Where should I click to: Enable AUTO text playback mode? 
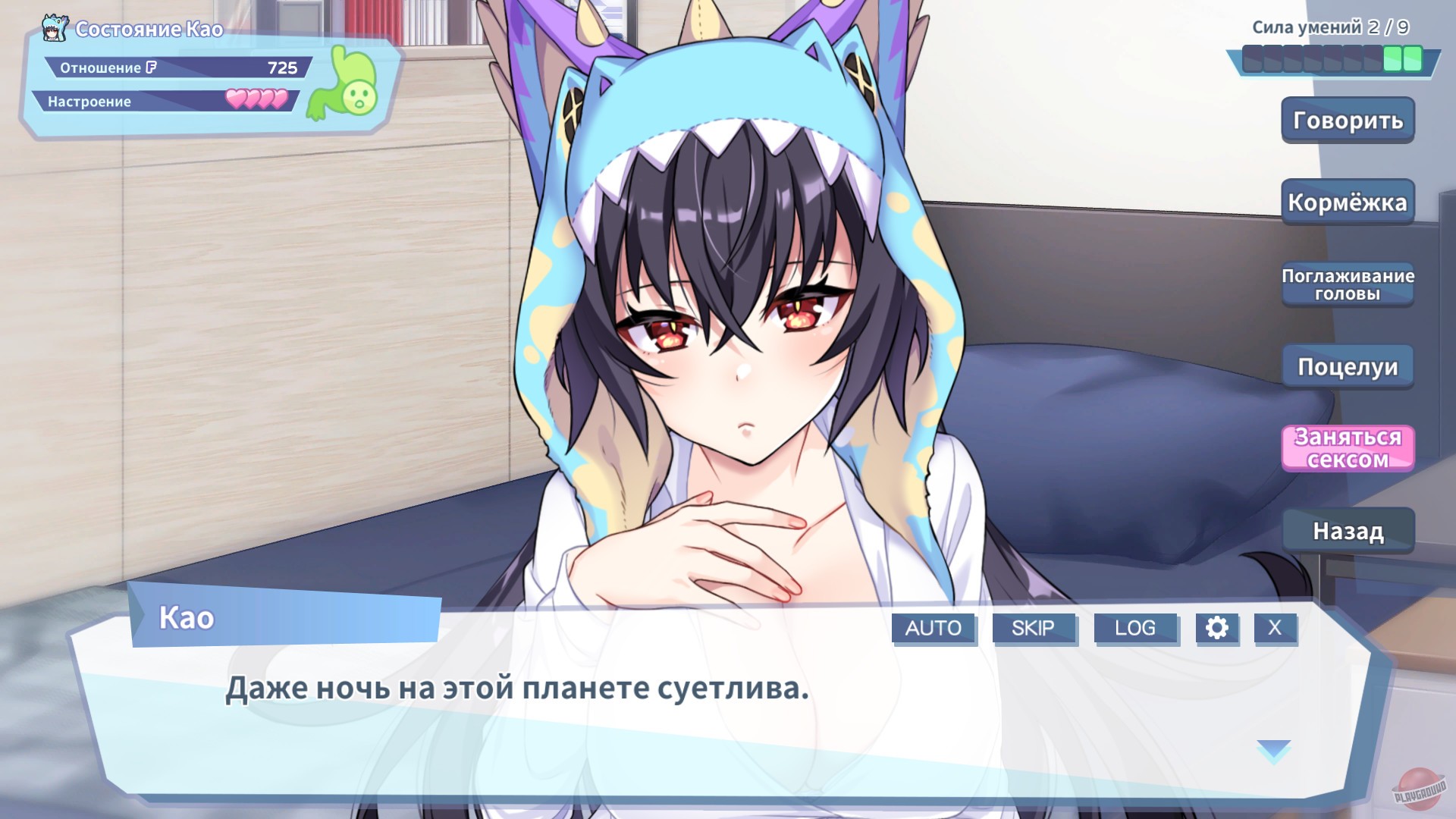[933, 628]
